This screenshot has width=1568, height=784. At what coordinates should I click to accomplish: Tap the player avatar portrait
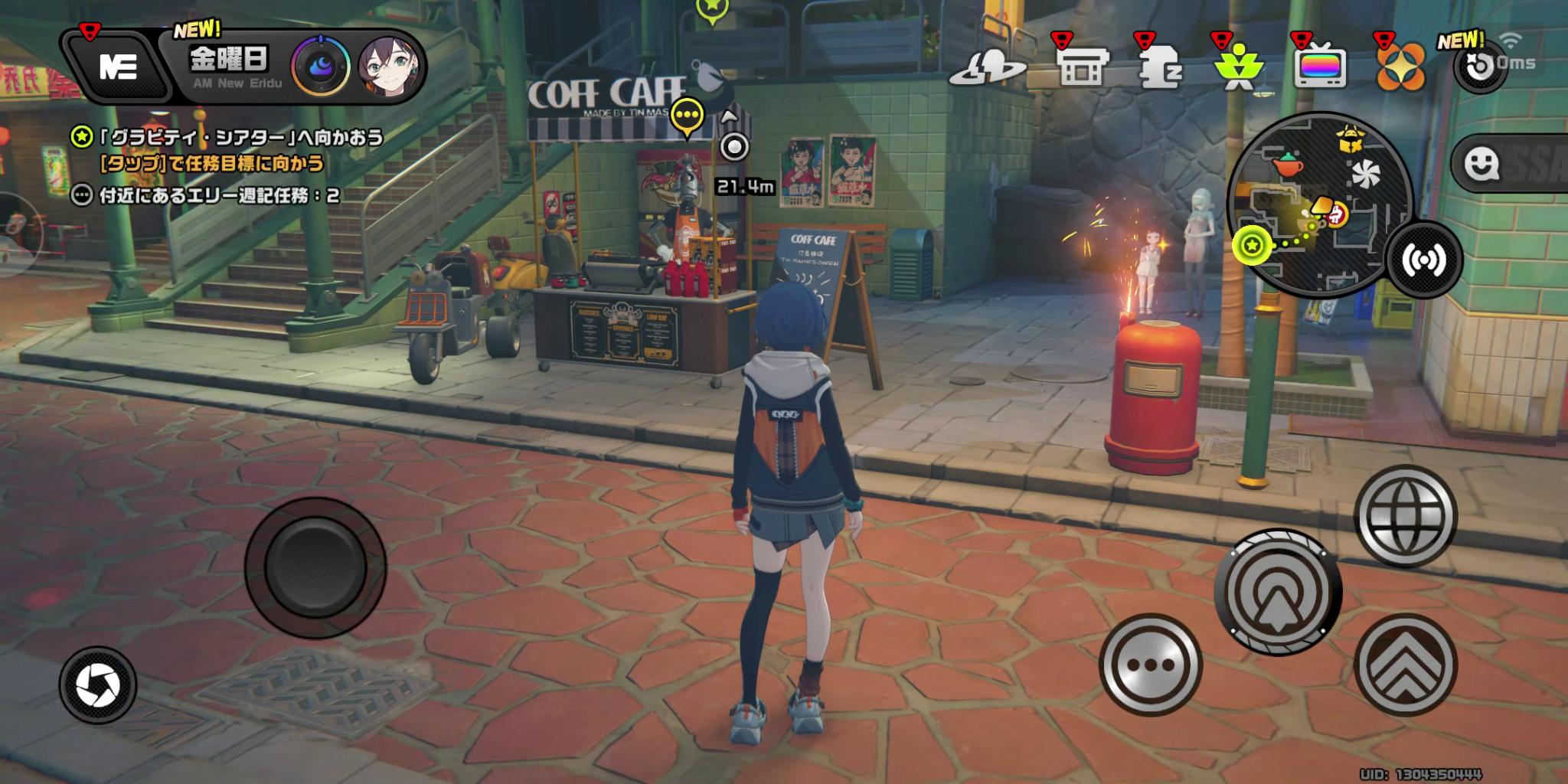pyautogui.click(x=390, y=67)
